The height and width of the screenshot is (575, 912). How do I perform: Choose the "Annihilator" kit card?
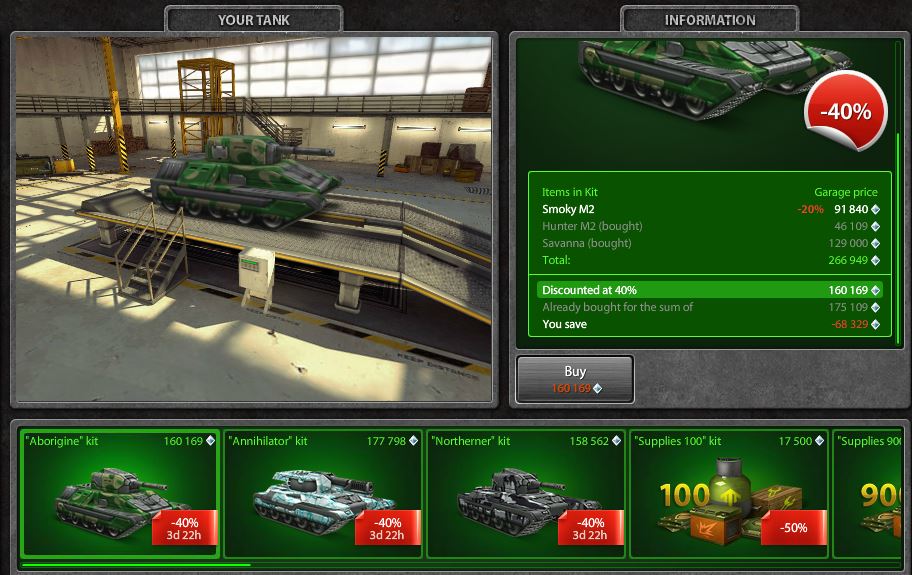[323, 493]
